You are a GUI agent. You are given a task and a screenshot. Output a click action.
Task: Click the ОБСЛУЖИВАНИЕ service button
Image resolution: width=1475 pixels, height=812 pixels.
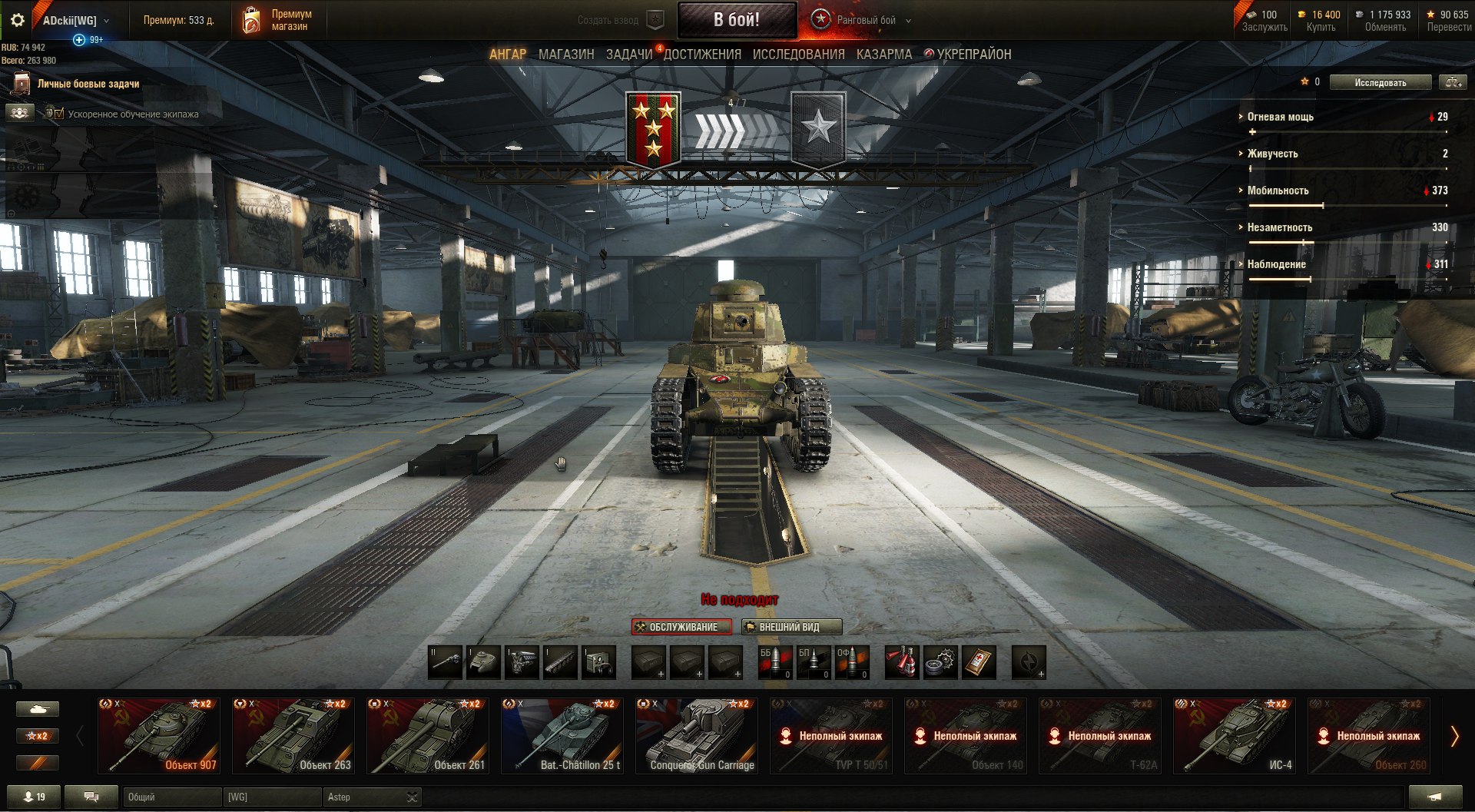point(682,627)
